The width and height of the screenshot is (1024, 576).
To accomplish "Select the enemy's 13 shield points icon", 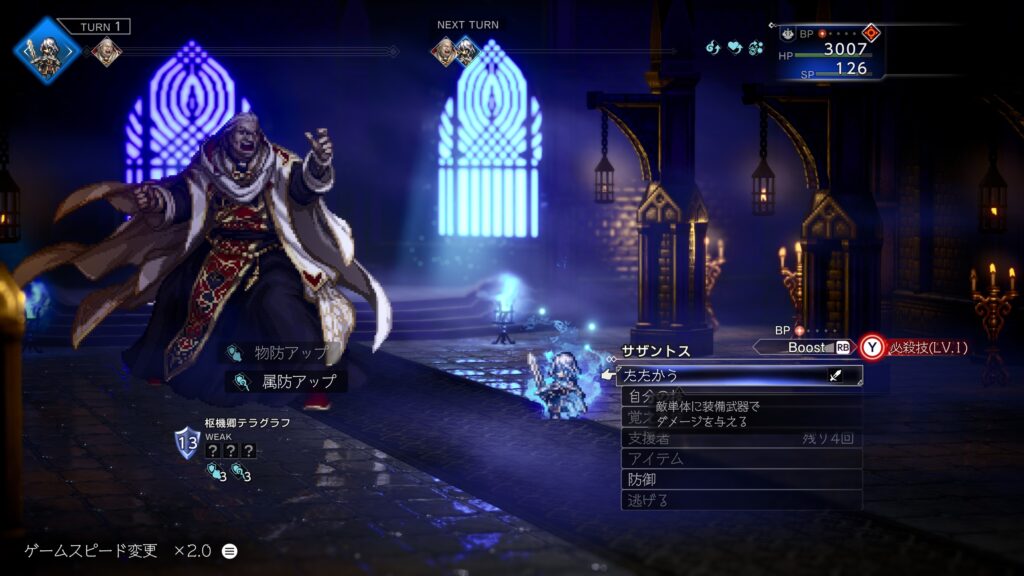I will tap(187, 441).
